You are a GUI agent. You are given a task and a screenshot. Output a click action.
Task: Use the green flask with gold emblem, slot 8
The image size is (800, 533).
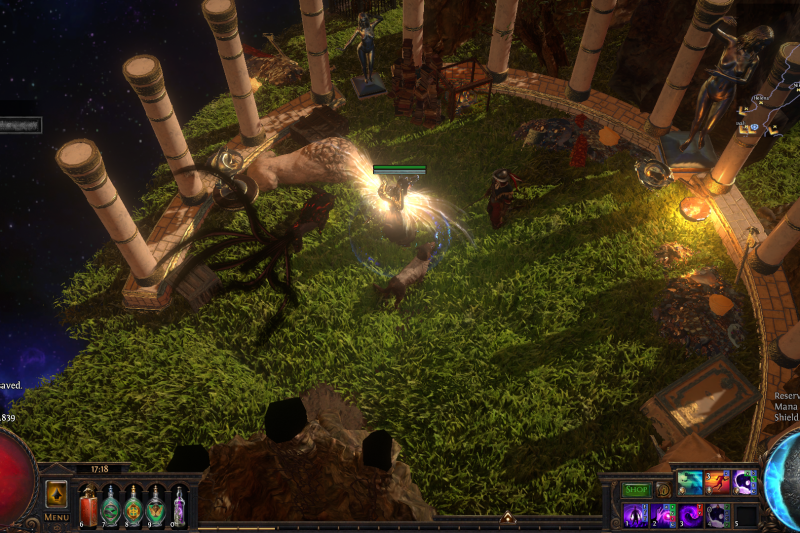(x=133, y=505)
